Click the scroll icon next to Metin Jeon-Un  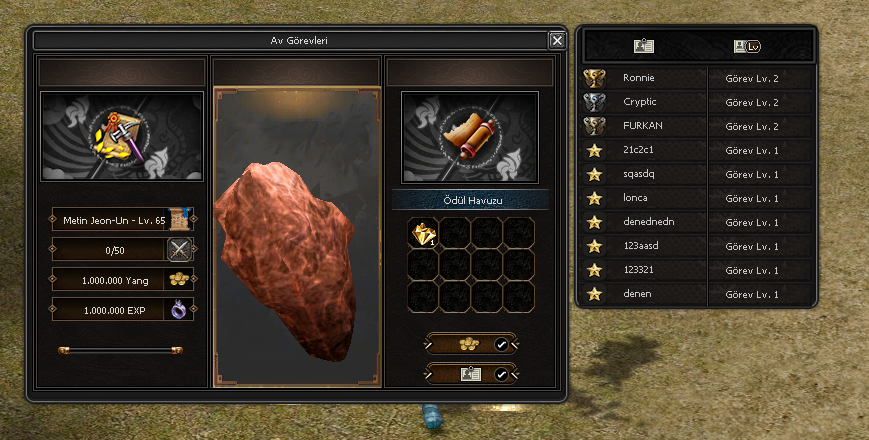click(x=180, y=220)
